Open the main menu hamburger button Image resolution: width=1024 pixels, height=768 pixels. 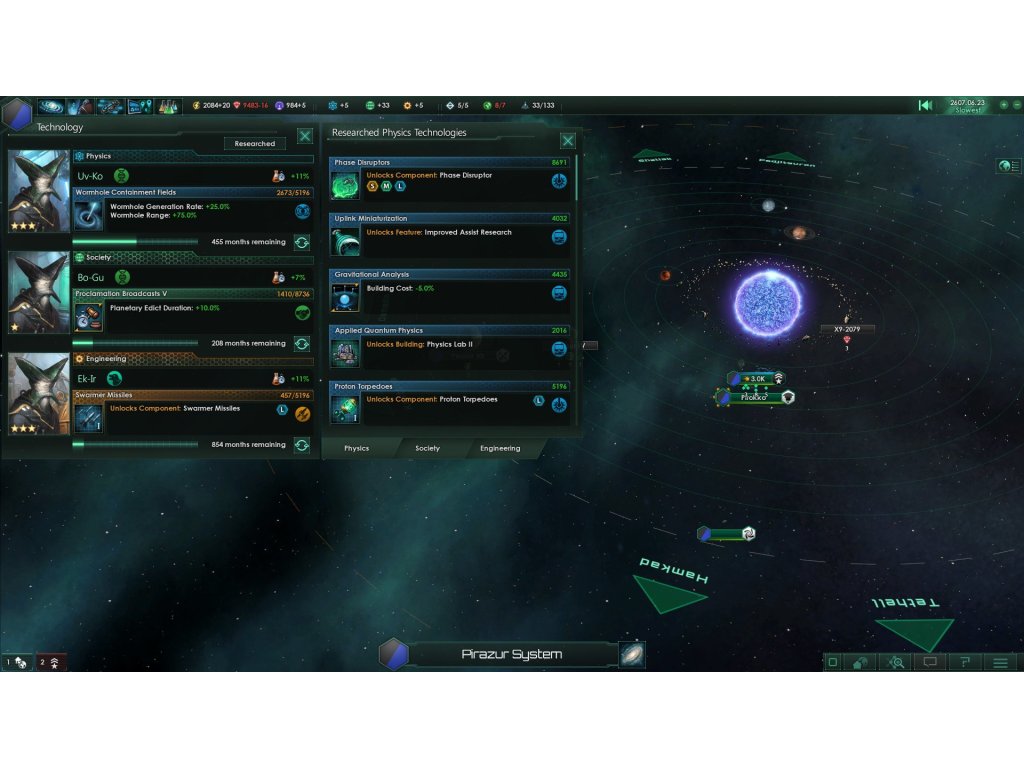pos(1000,662)
